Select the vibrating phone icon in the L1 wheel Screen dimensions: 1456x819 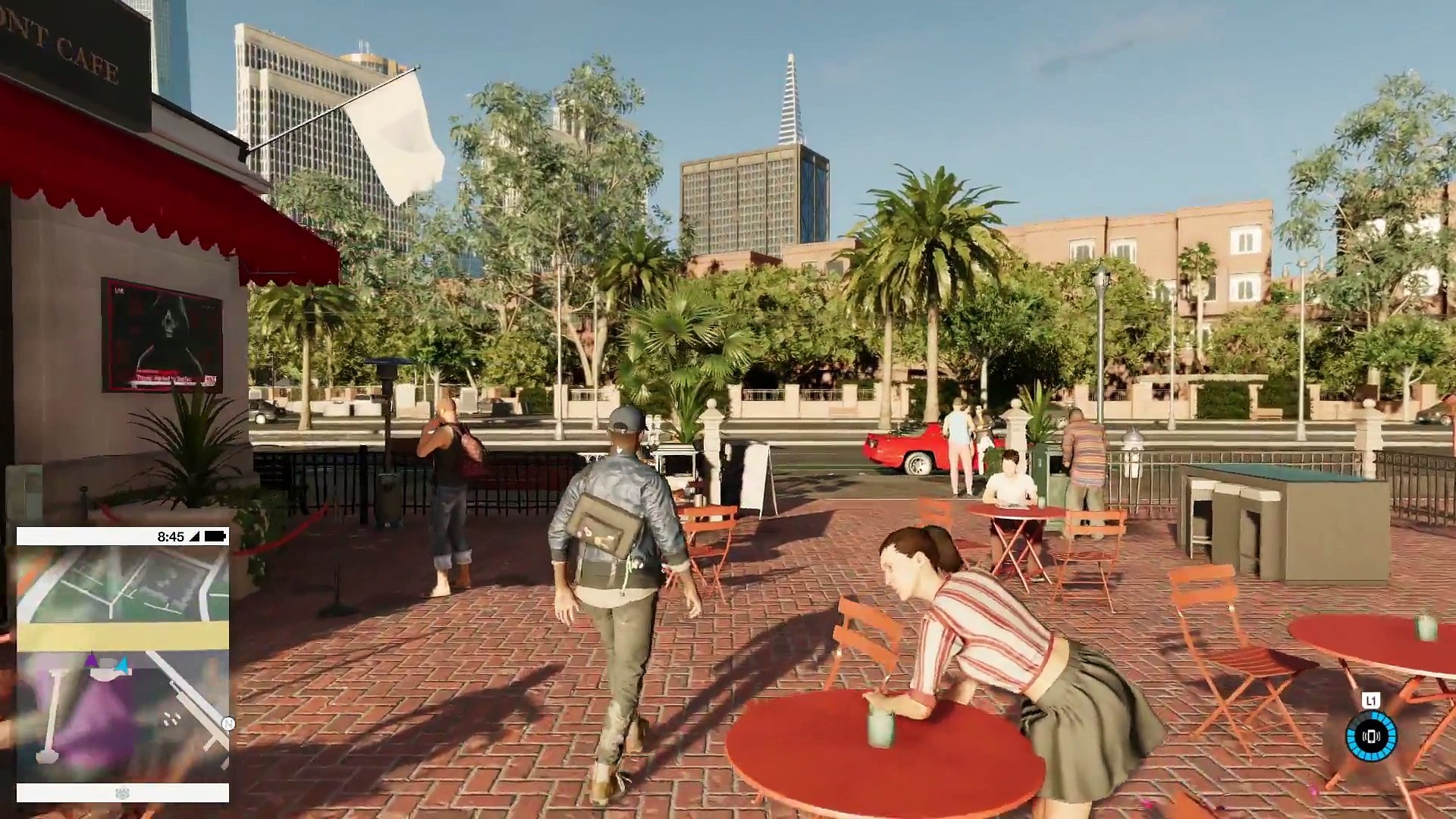pos(1371,737)
